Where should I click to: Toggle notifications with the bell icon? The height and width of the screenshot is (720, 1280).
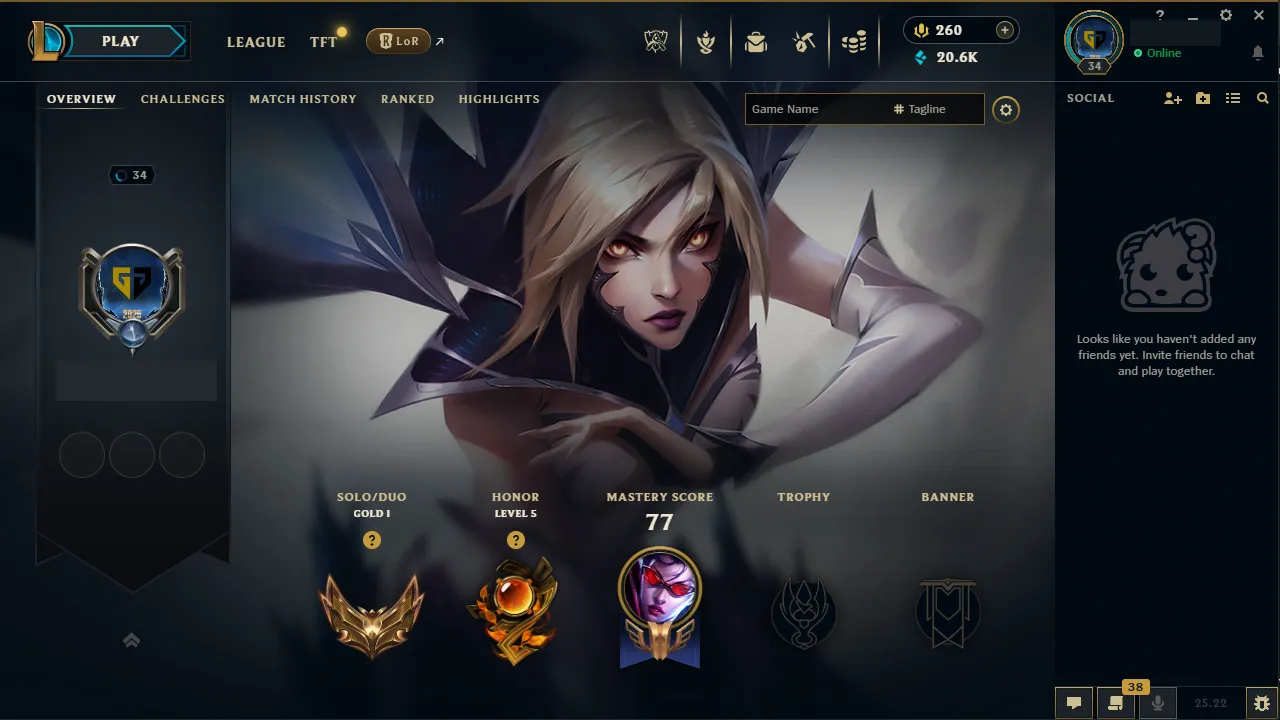coord(1258,52)
